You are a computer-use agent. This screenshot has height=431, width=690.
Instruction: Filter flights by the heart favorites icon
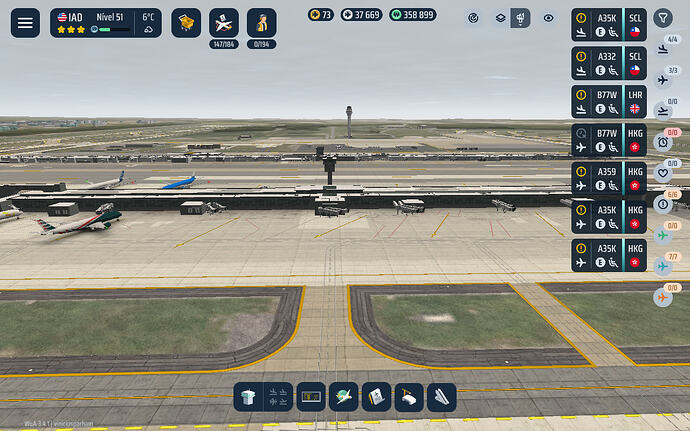point(663,172)
